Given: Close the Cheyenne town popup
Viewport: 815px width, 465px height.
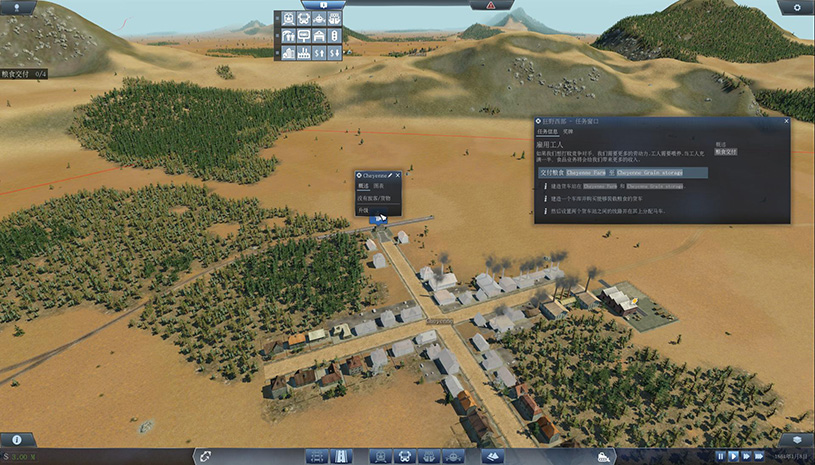Looking at the screenshot, I should tap(397, 175).
